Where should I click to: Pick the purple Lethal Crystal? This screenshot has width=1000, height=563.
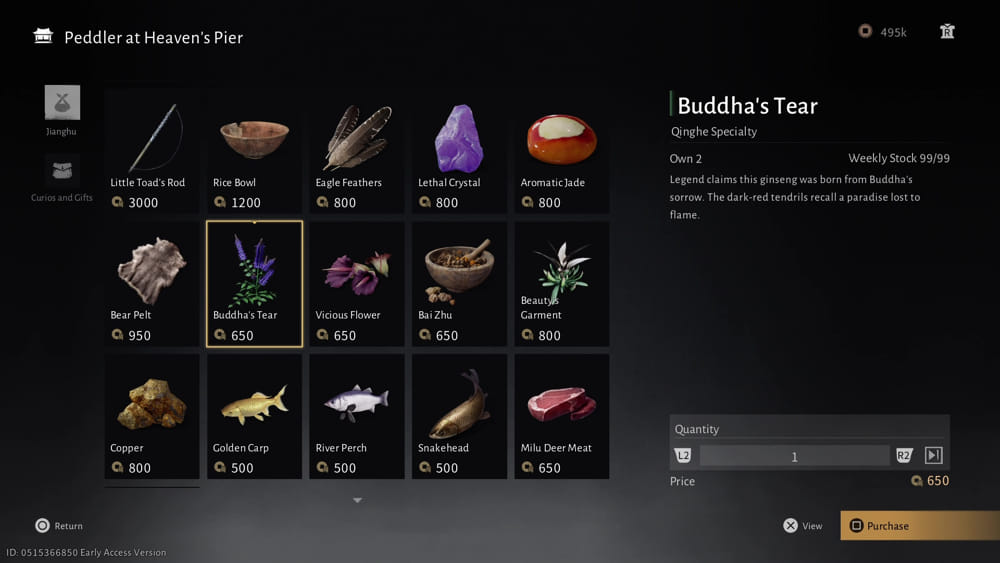coord(459,151)
